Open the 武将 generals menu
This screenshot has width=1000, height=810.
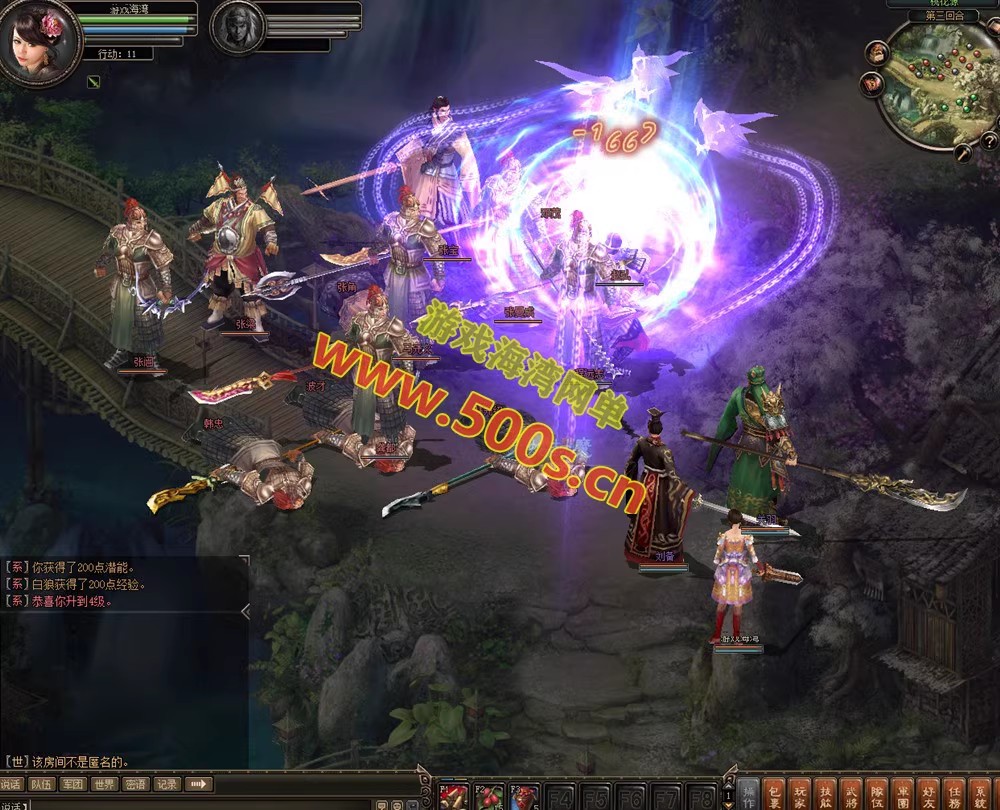[x=851, y=794]
